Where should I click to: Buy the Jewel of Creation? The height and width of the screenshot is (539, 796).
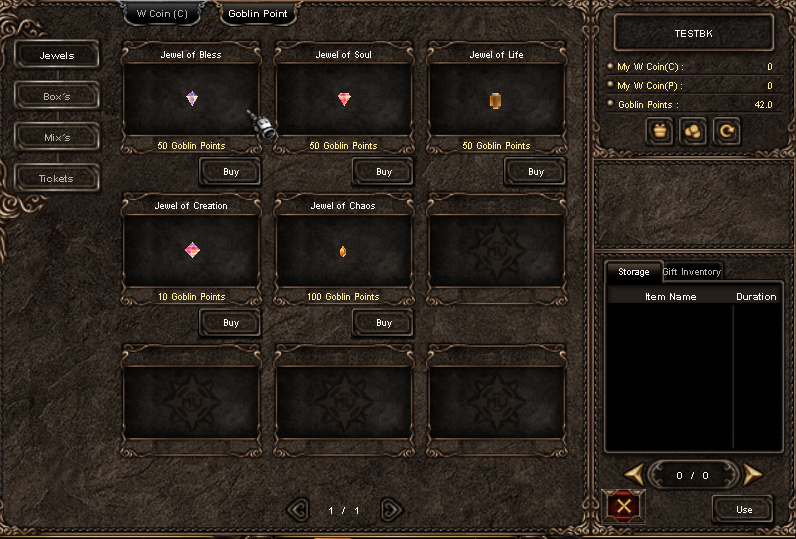(231, 323)
